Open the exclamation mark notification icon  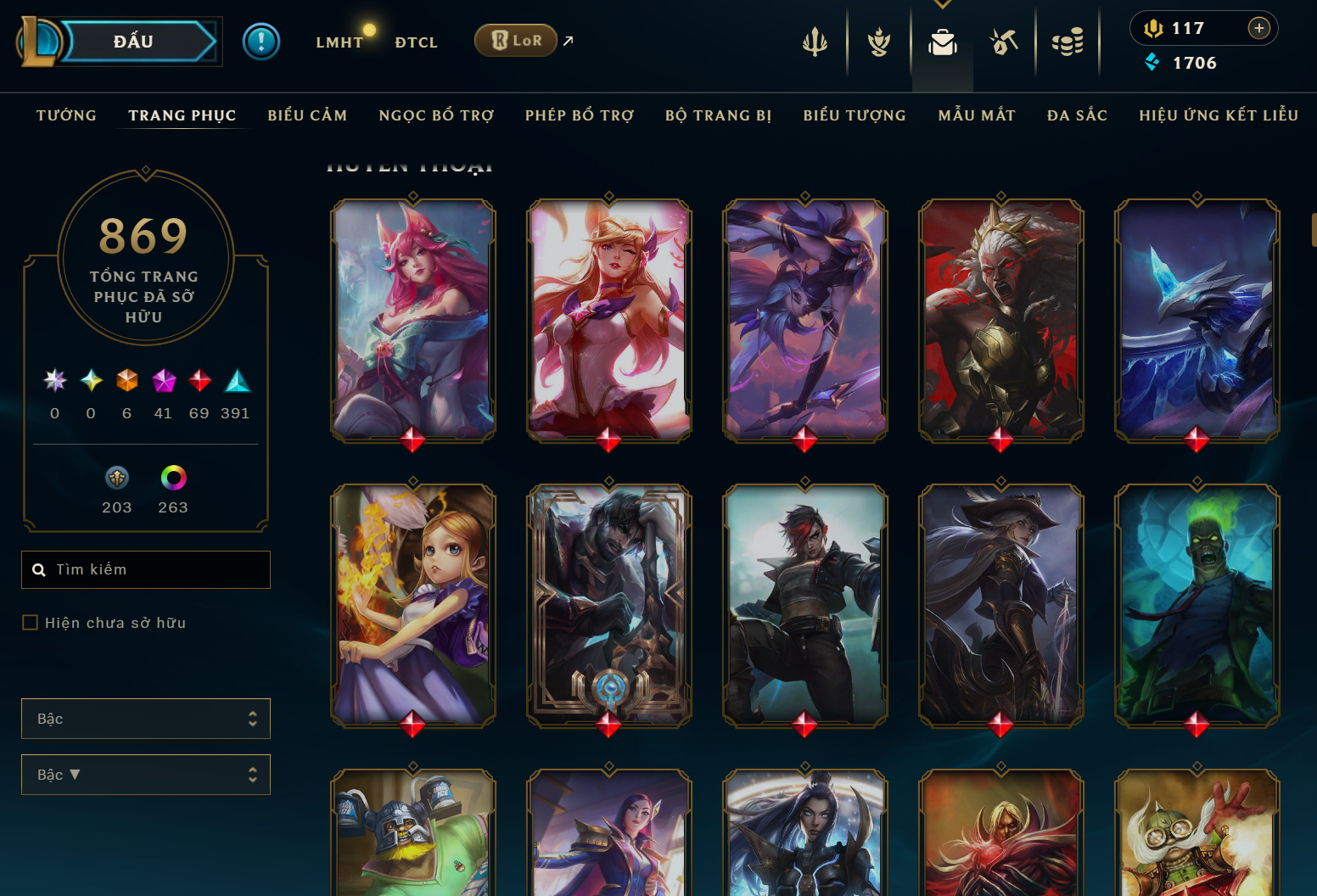261,42
